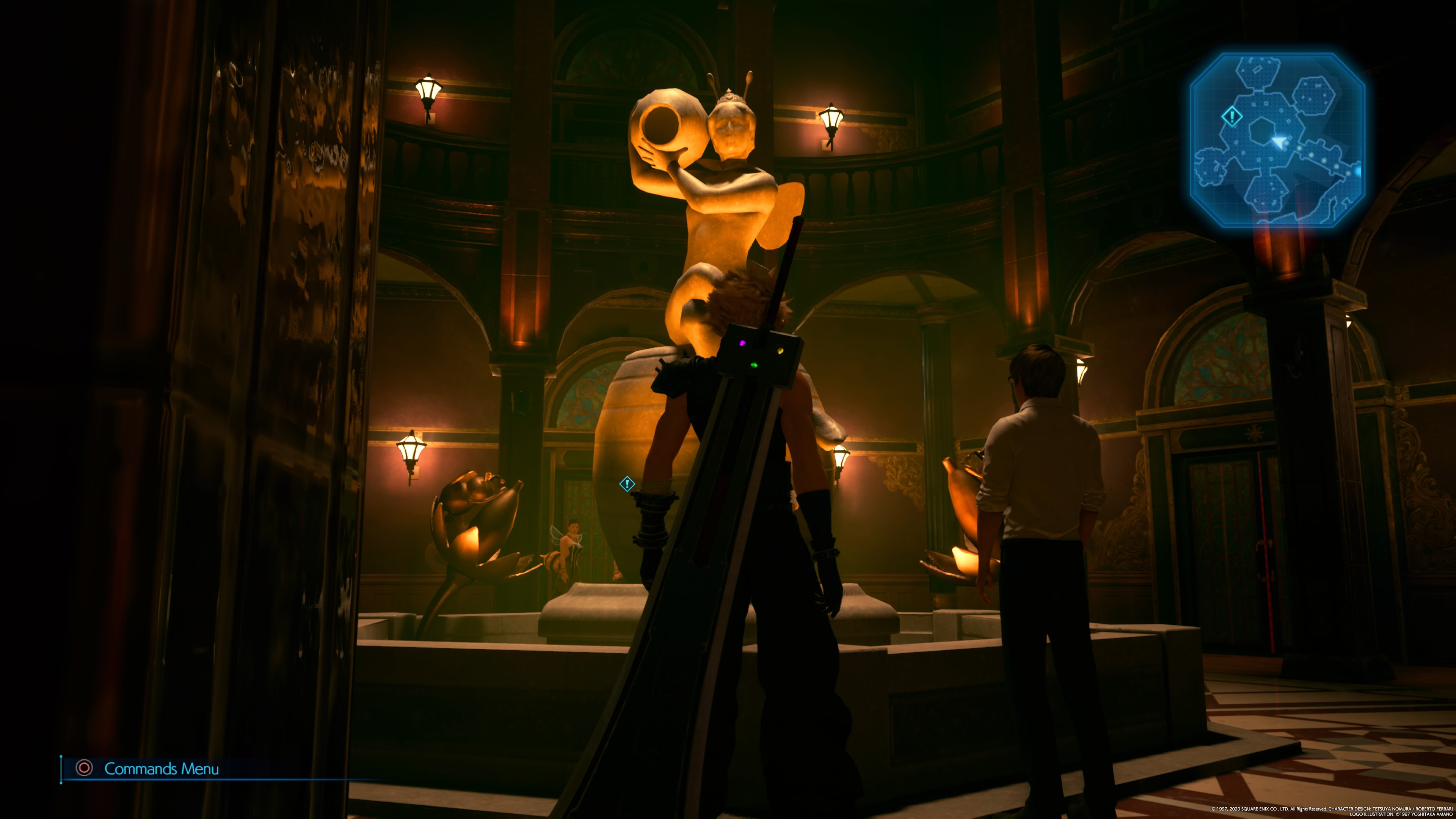Viewport: 1456px width, 819px height.
Task: Click the quest marker beside the statue
Action: click(x=627, y=484)
